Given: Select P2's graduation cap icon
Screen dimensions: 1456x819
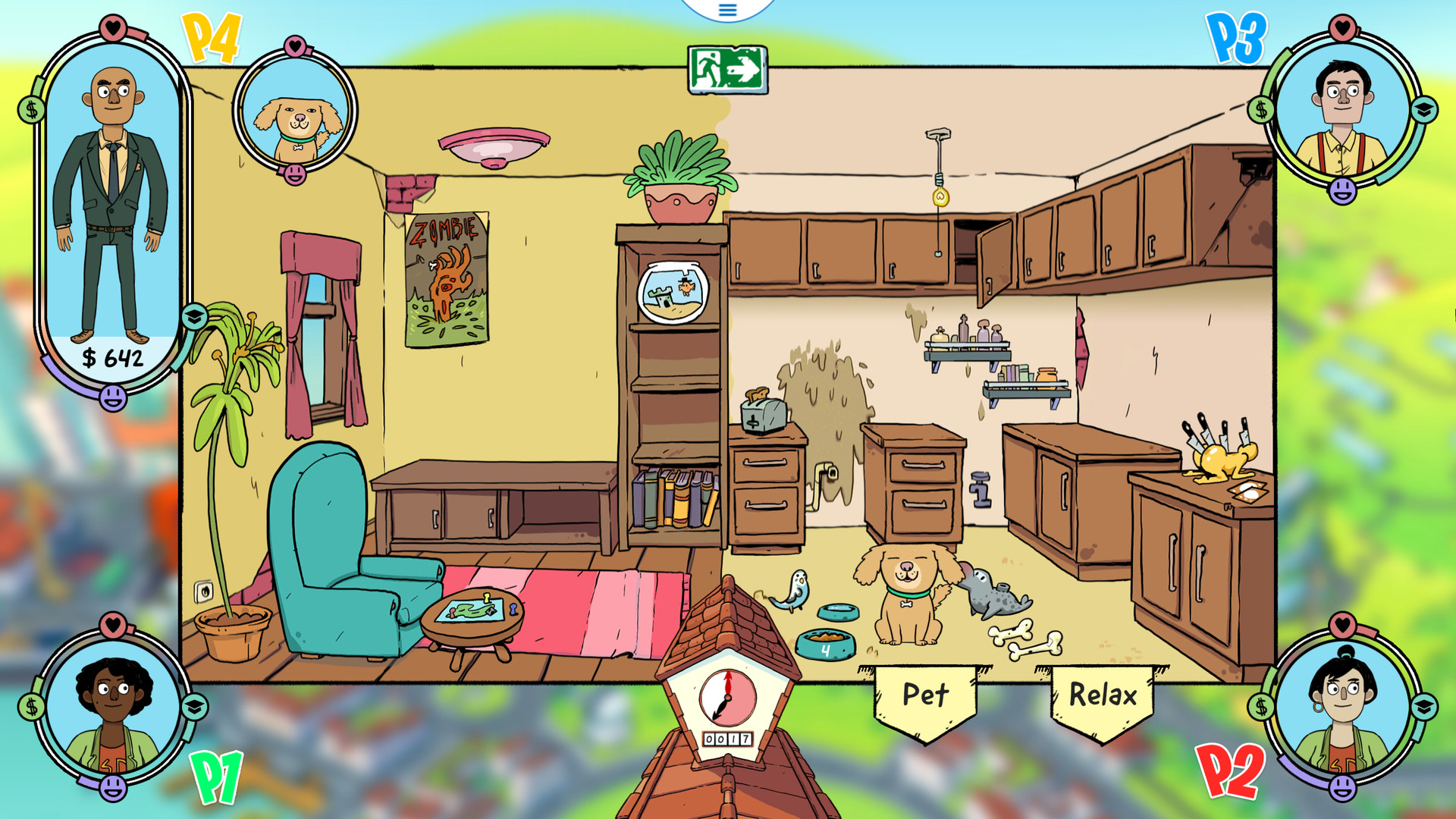Looking at the screenshot, I should tap(1423, 707).
